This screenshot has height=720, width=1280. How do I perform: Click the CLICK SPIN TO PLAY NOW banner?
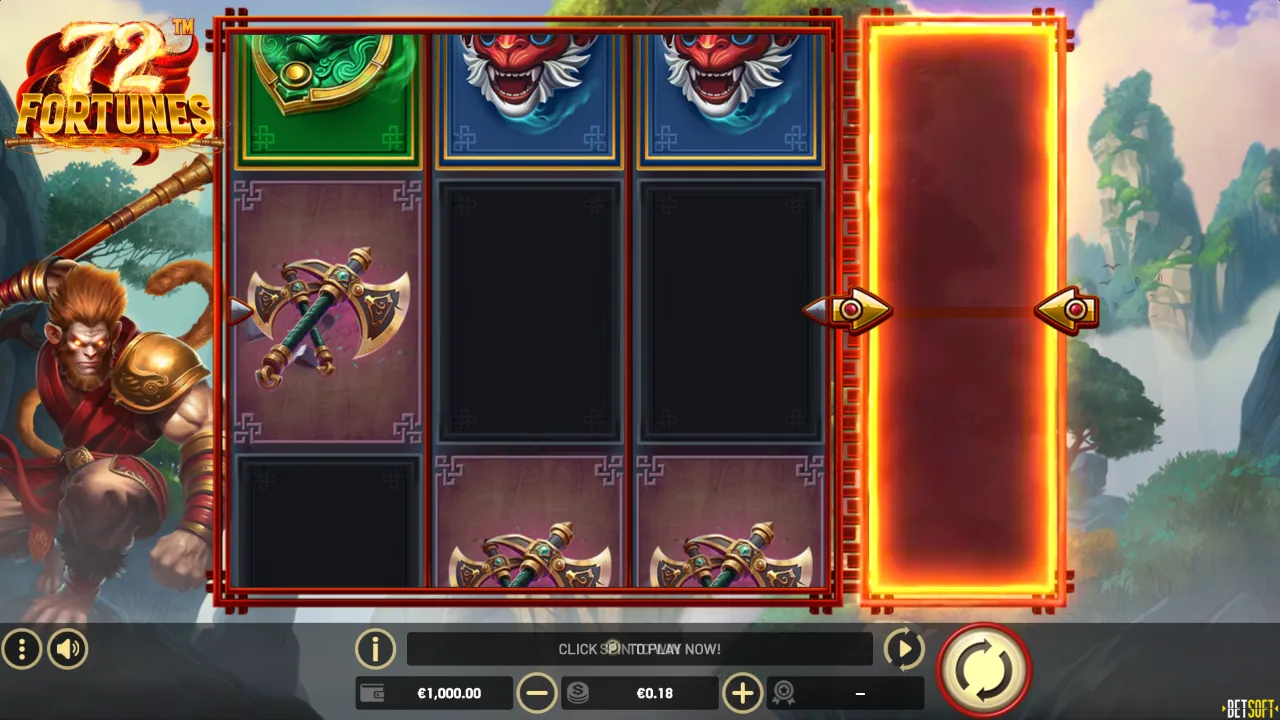pyautogui.click(x=640, y=649)
